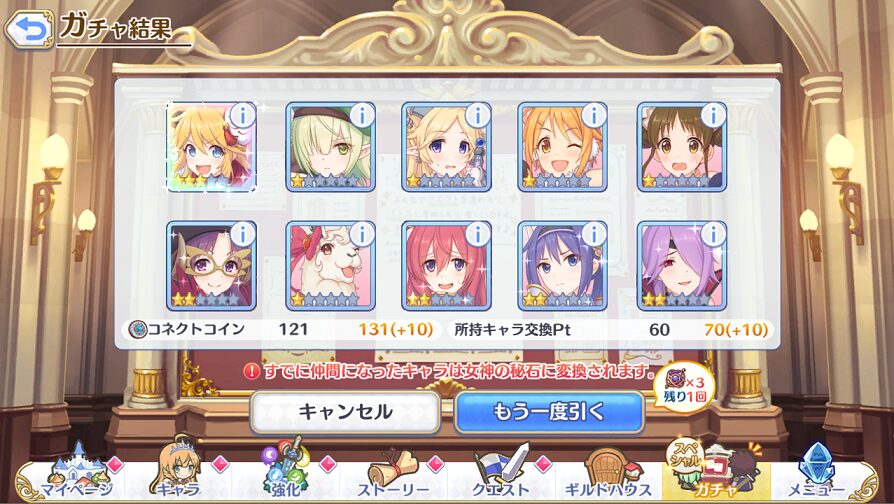View the three-star blonde character card
This screenshot has width=894, height=504.
pos(211,146)
